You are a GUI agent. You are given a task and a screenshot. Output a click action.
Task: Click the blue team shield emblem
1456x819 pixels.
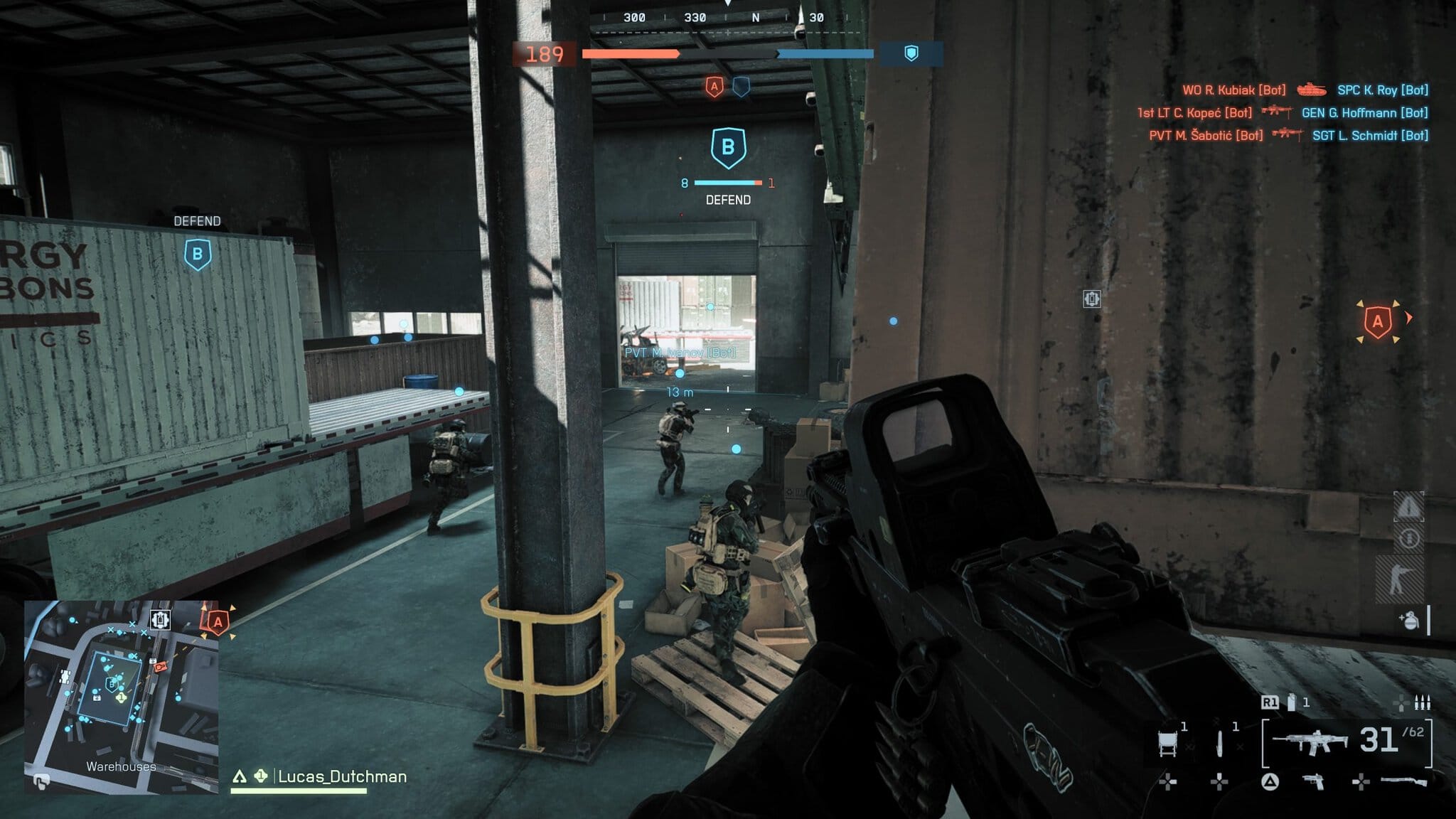pyautogui.click(x=911, y=53)
